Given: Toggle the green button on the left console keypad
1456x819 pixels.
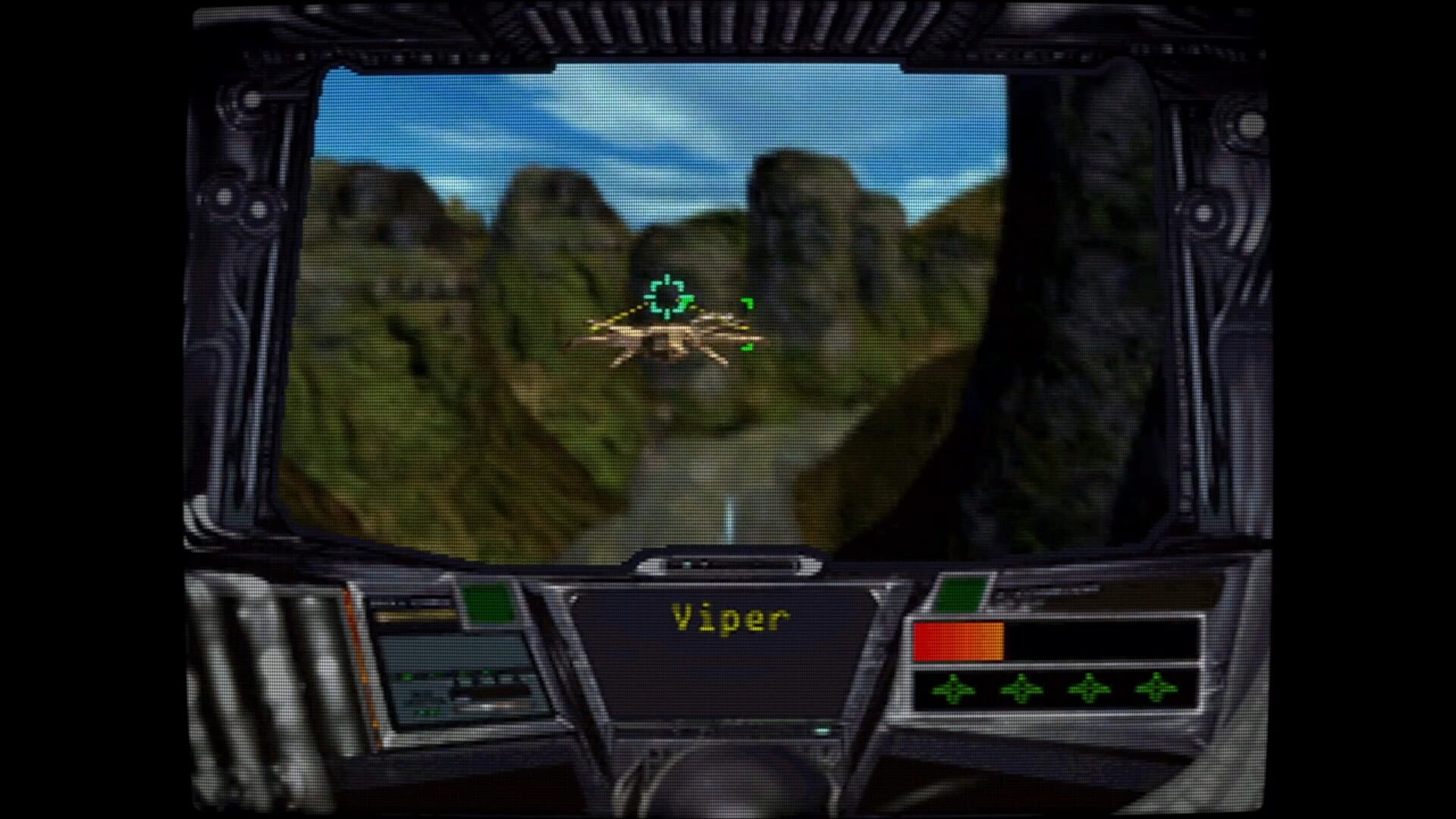Looking at the screenshot, I should pos(406,676).
